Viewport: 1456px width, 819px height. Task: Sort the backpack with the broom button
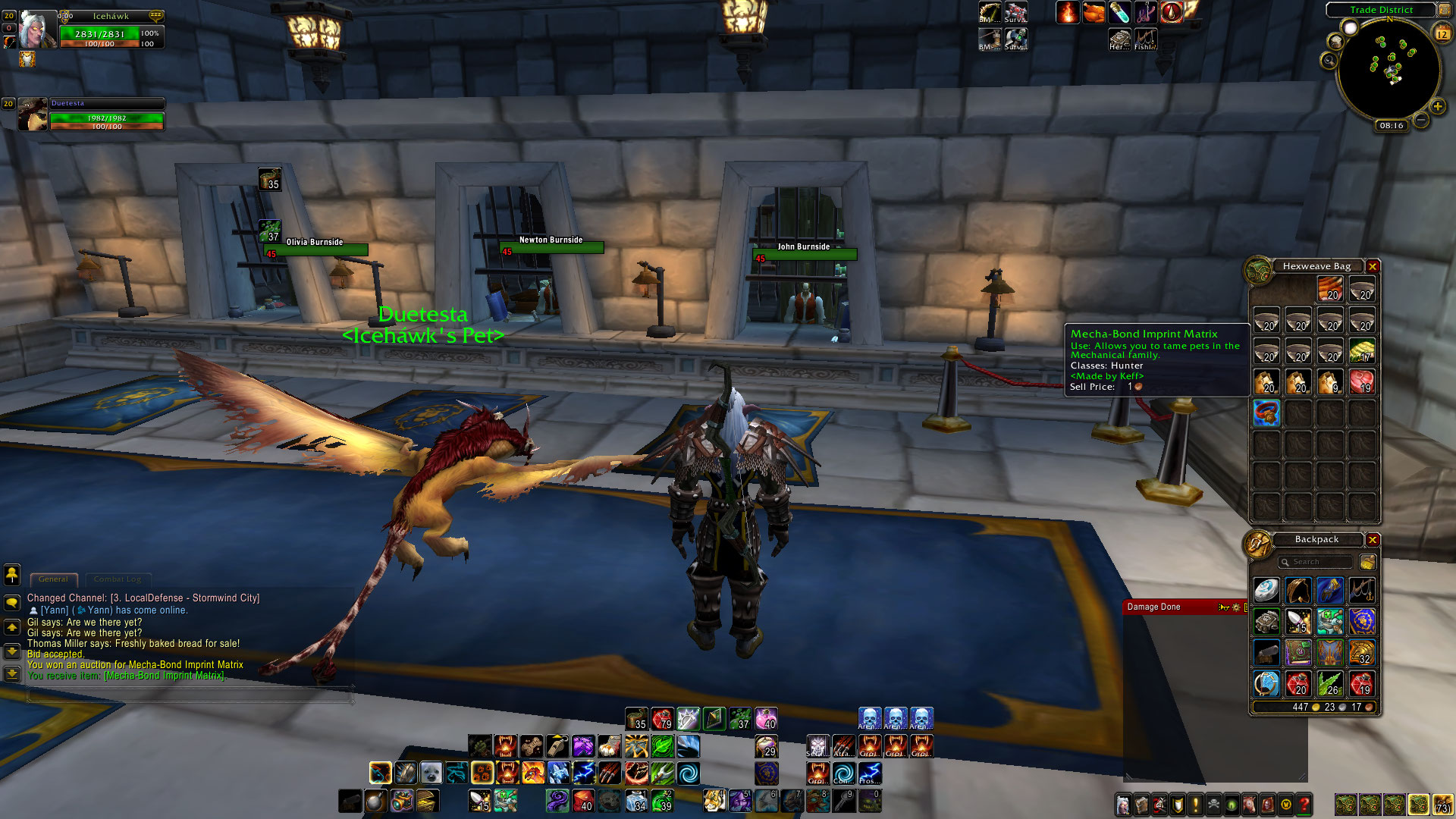tap(1368, 562)
